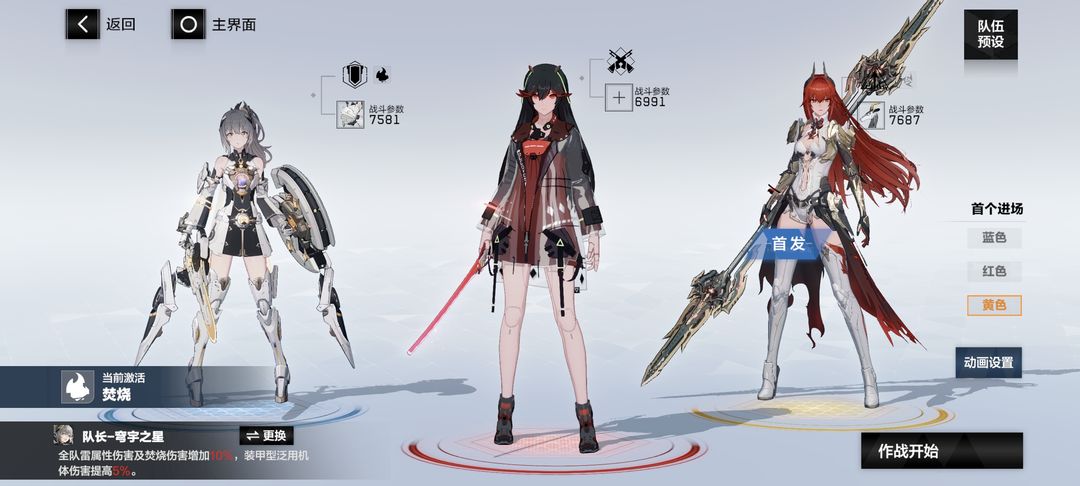
Task: Return to main screen via 主界面
Action: [214, 24]
